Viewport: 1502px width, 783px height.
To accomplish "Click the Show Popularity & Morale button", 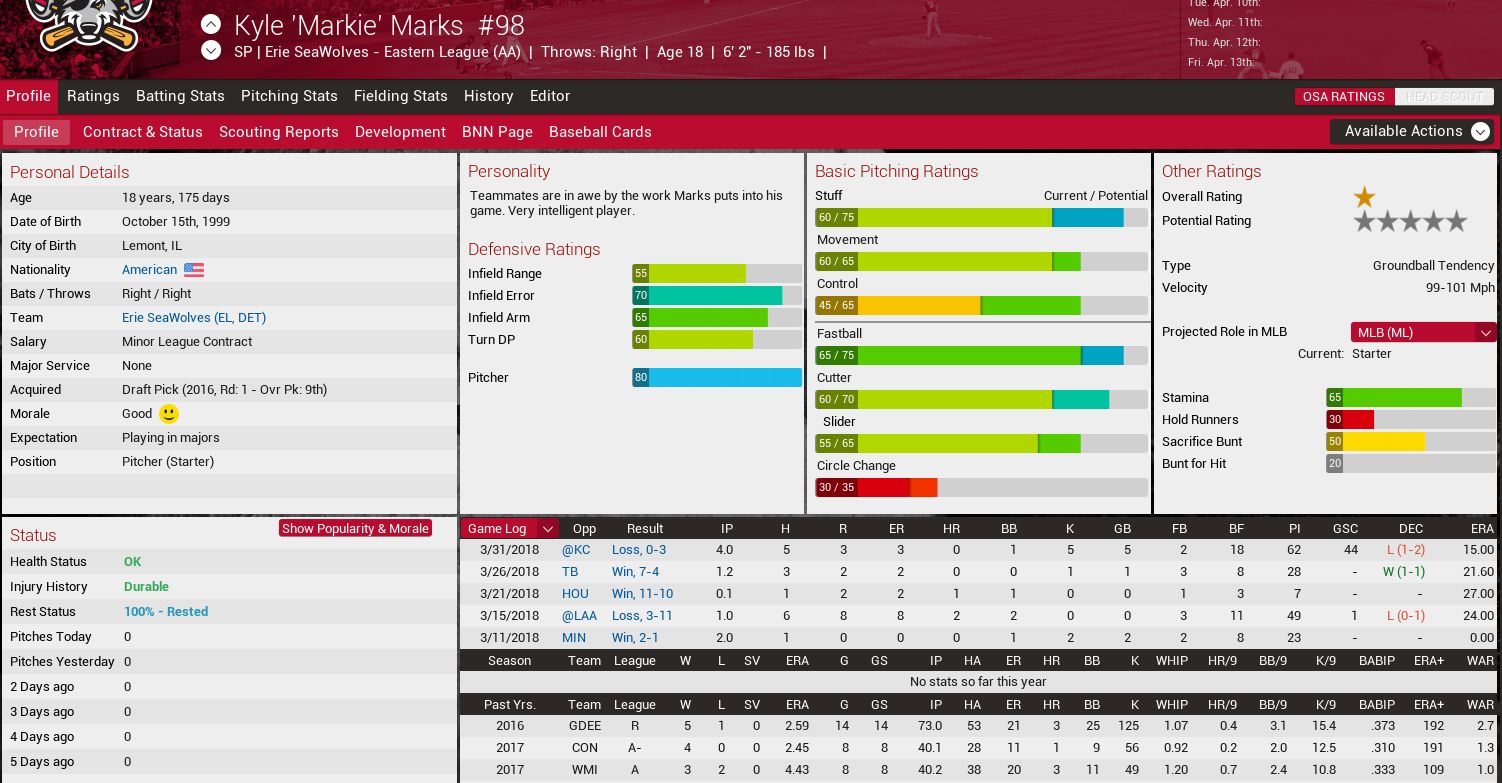I will tap(355, 529).
